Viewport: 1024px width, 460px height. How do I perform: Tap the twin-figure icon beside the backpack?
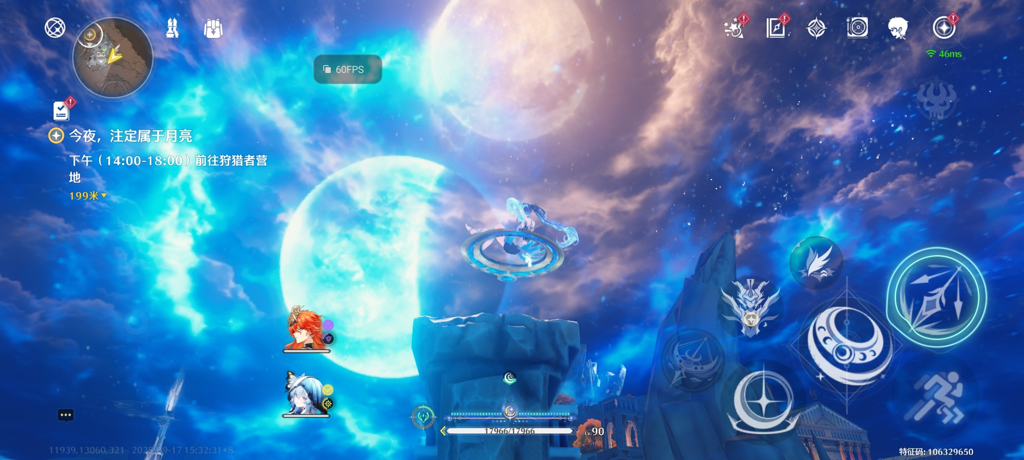[x=172, y=28]
